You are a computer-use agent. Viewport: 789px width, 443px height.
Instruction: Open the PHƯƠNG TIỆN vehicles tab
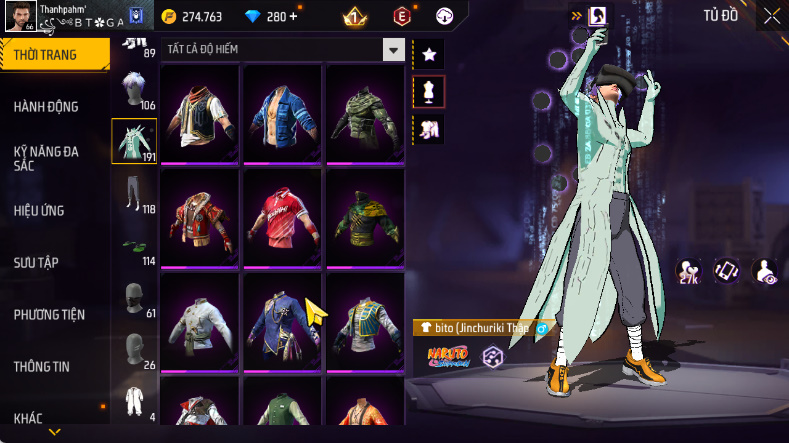49,315
